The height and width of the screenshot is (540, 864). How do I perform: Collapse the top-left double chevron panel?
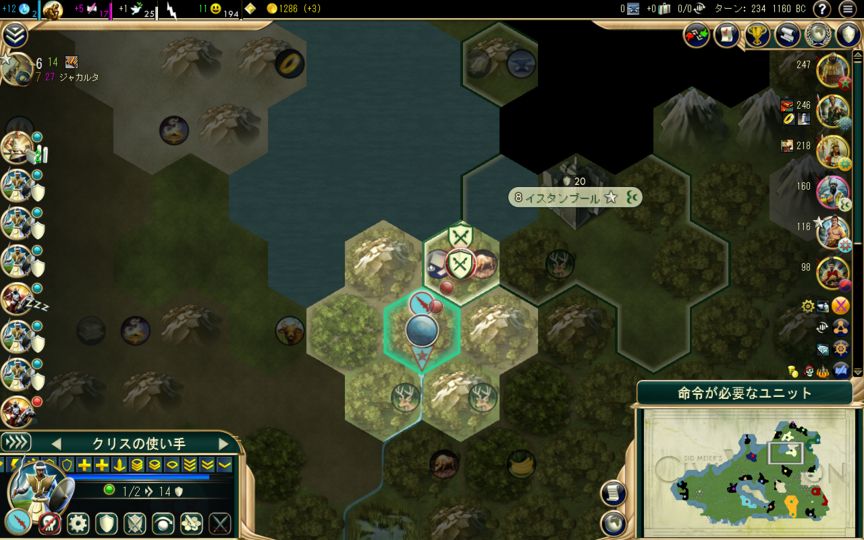[x=14, y=36]
